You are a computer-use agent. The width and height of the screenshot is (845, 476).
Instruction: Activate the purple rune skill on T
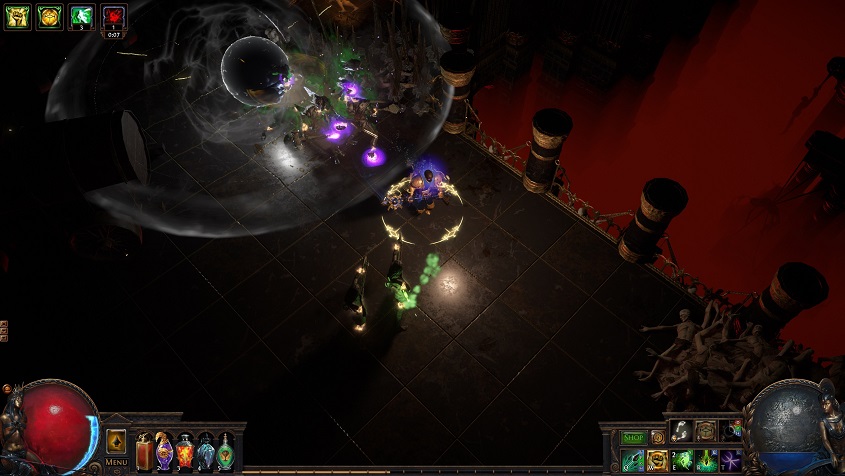pos(731,460)
